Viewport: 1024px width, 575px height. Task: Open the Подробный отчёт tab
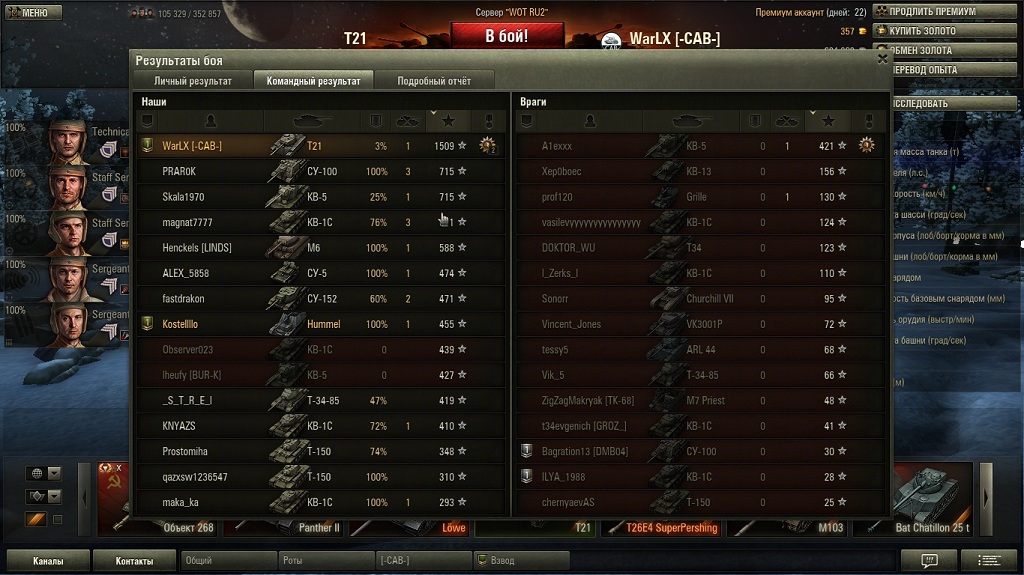coord(433,81)
